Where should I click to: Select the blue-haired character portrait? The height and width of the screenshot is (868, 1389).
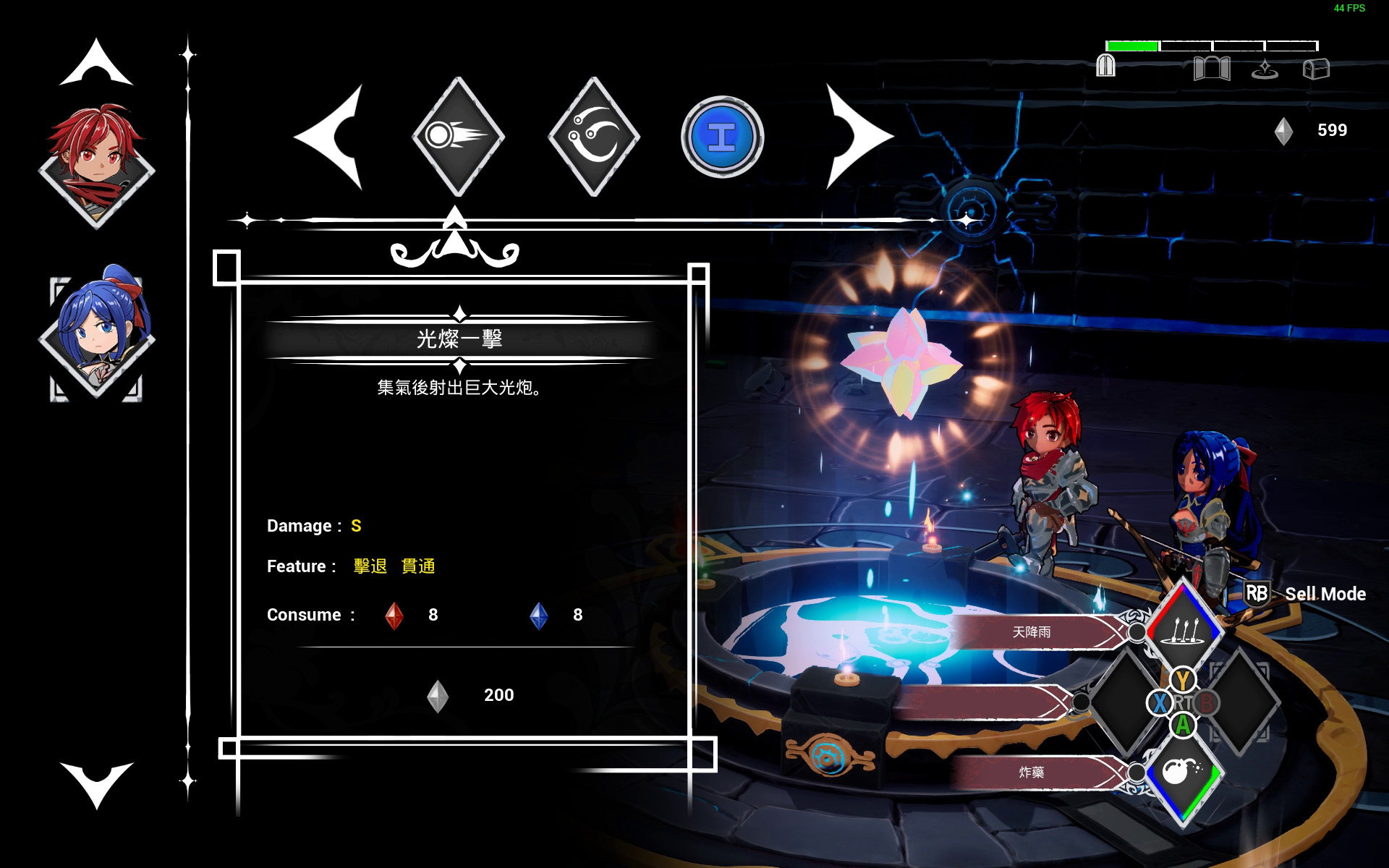(x=98, y=334)
